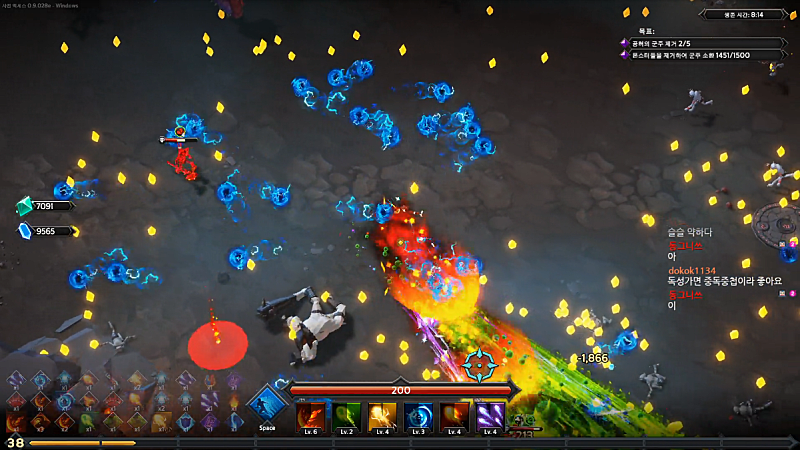Use the level 4 purple shards skill
The width and height of the screenshot is (800, 450).
490,415
